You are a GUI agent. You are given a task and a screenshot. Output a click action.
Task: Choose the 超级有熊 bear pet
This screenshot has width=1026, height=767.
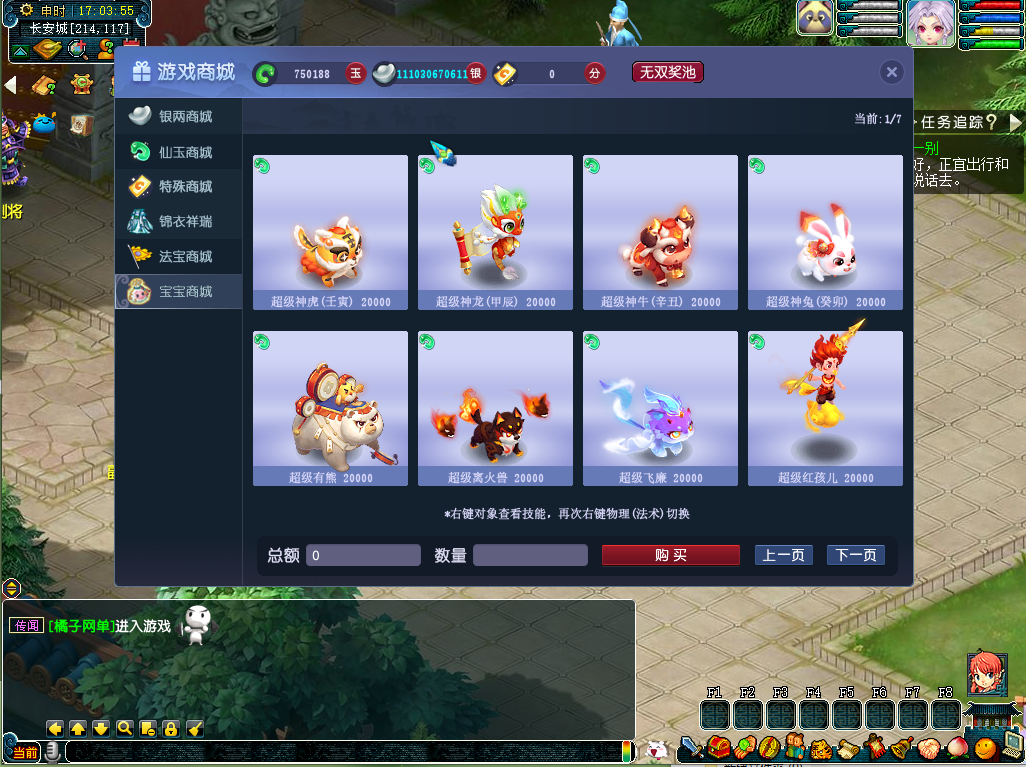point(330,407)
